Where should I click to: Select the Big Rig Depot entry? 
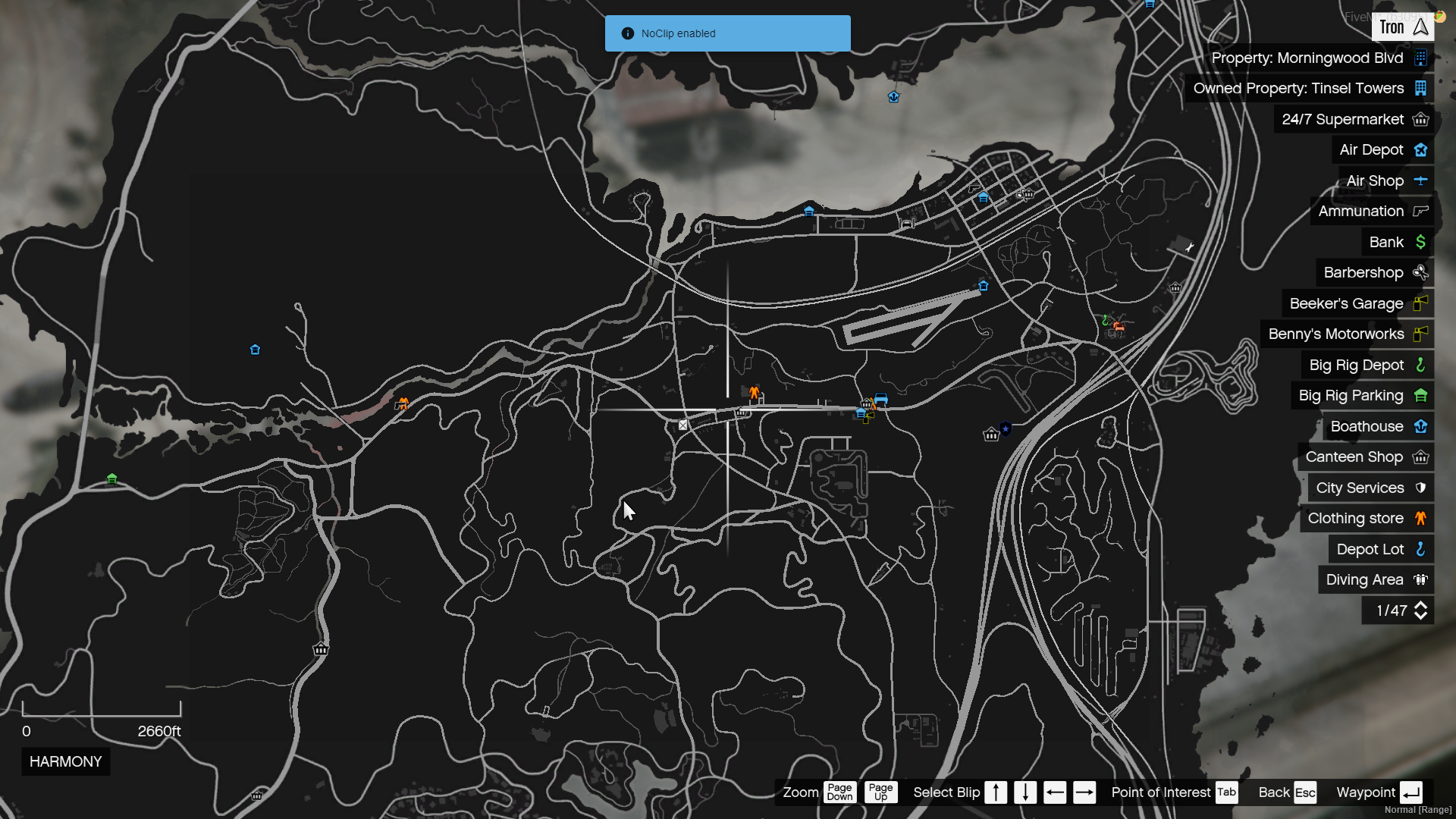[x=1367, y=366]
